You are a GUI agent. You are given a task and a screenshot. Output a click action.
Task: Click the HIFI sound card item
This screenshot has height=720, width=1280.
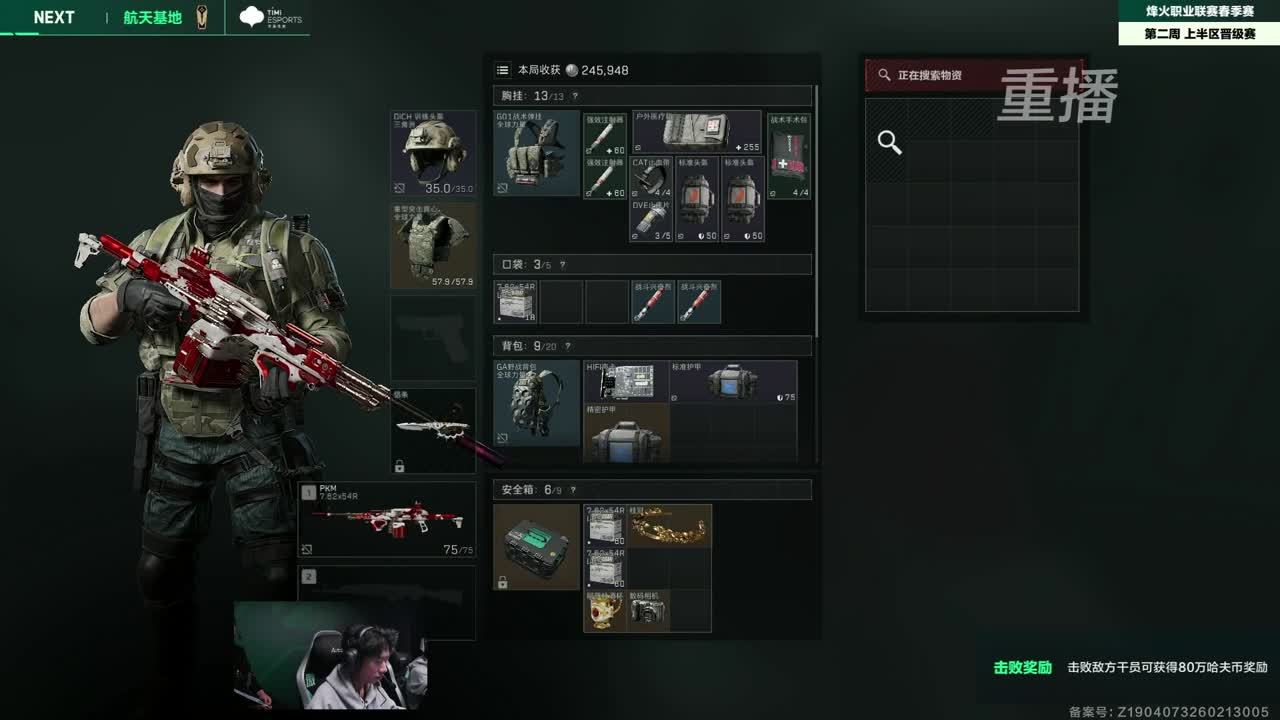pos(626,381)
